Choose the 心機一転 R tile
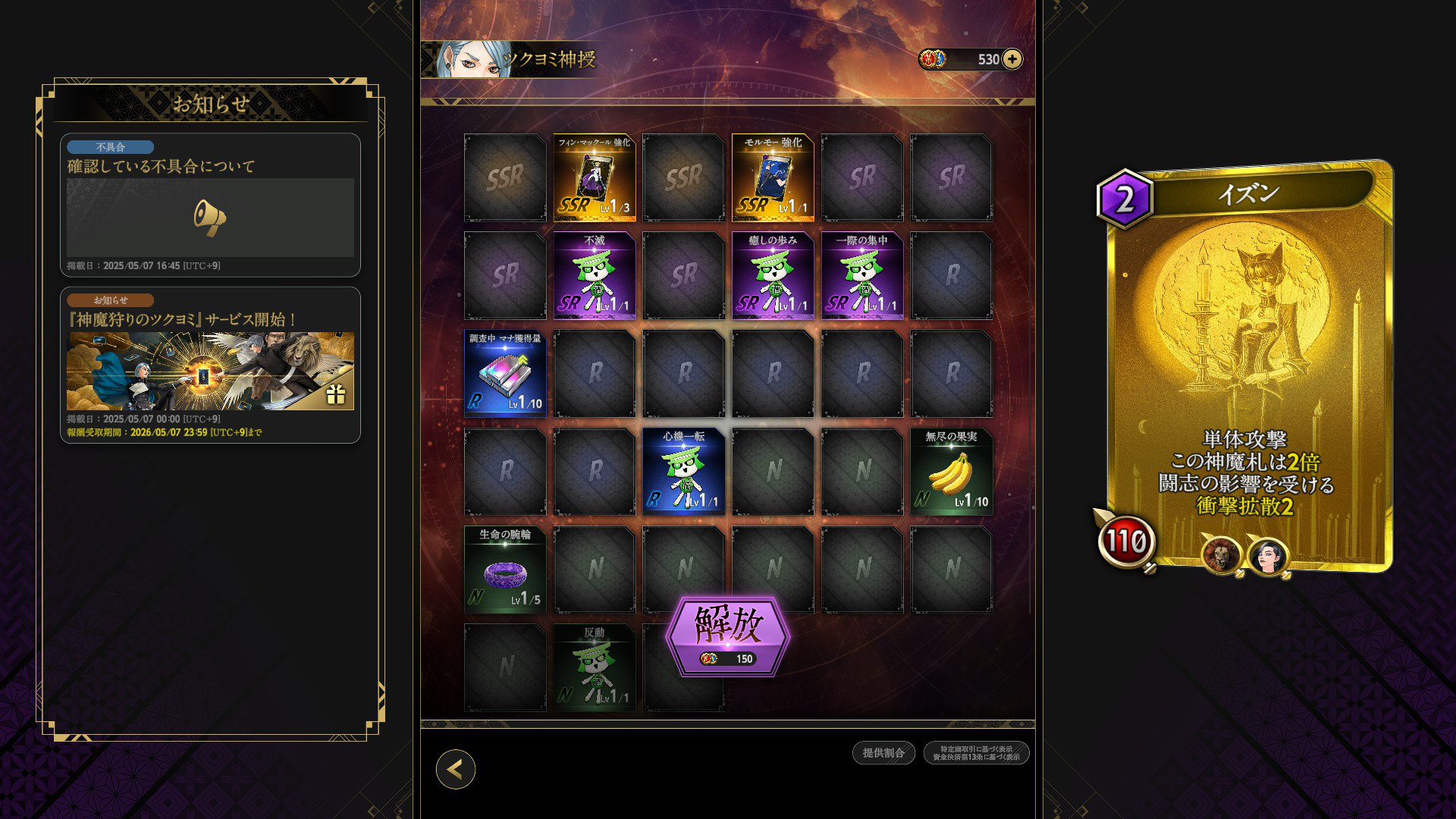Image resolution: width=1456 pixels, height=819 pixels. 684,472
